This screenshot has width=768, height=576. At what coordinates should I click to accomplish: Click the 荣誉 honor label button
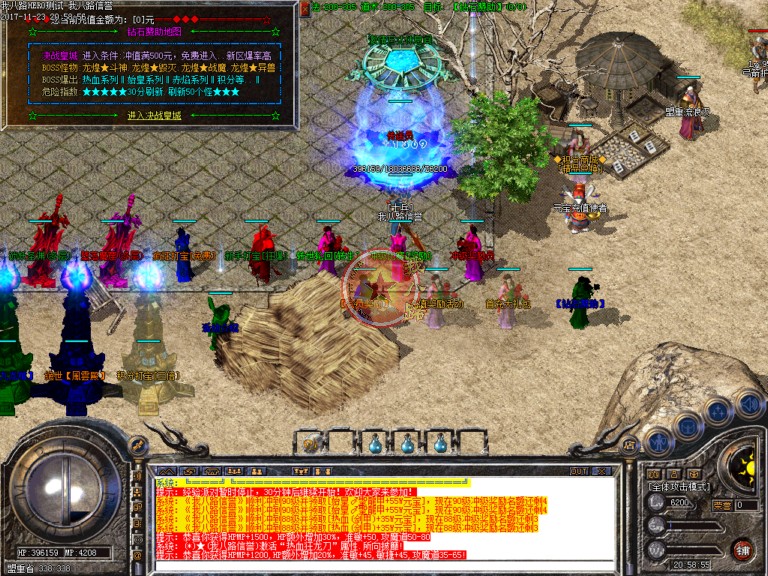click(722, 505)
